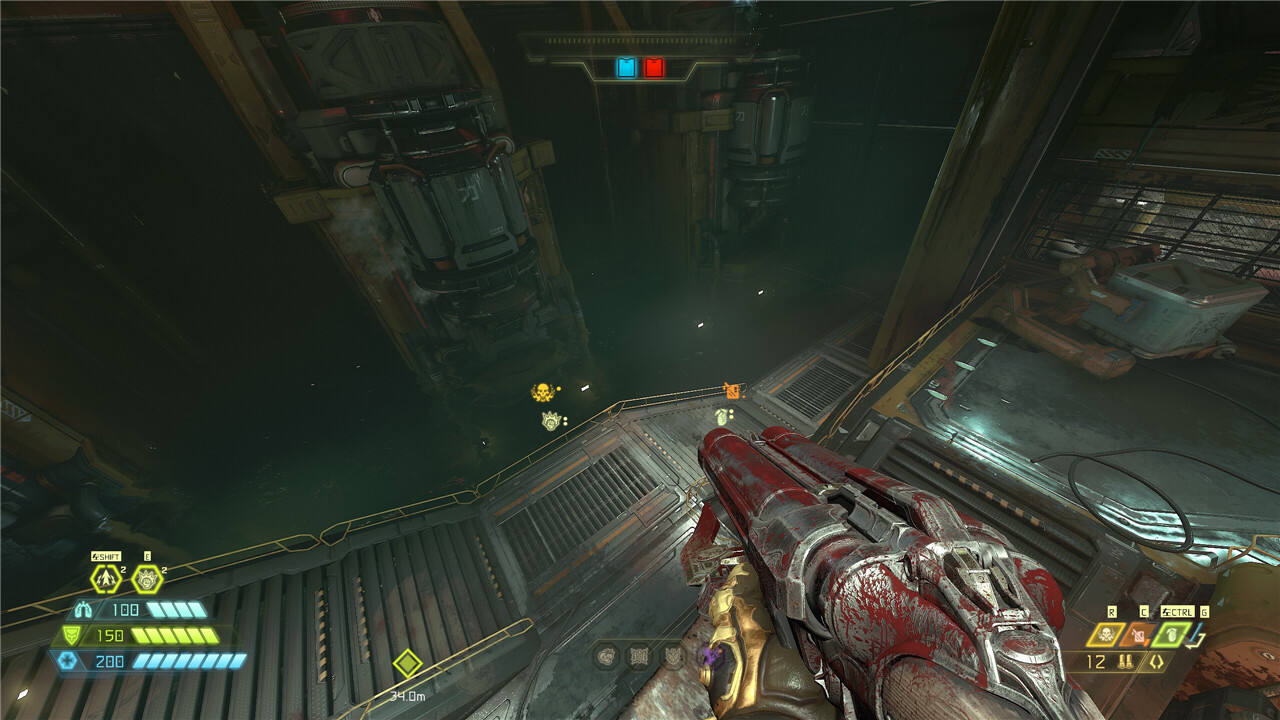This screenshot has height=720, width=1280.
Task: Throw the green frag grenade icon
Action: pos(1170,634)
